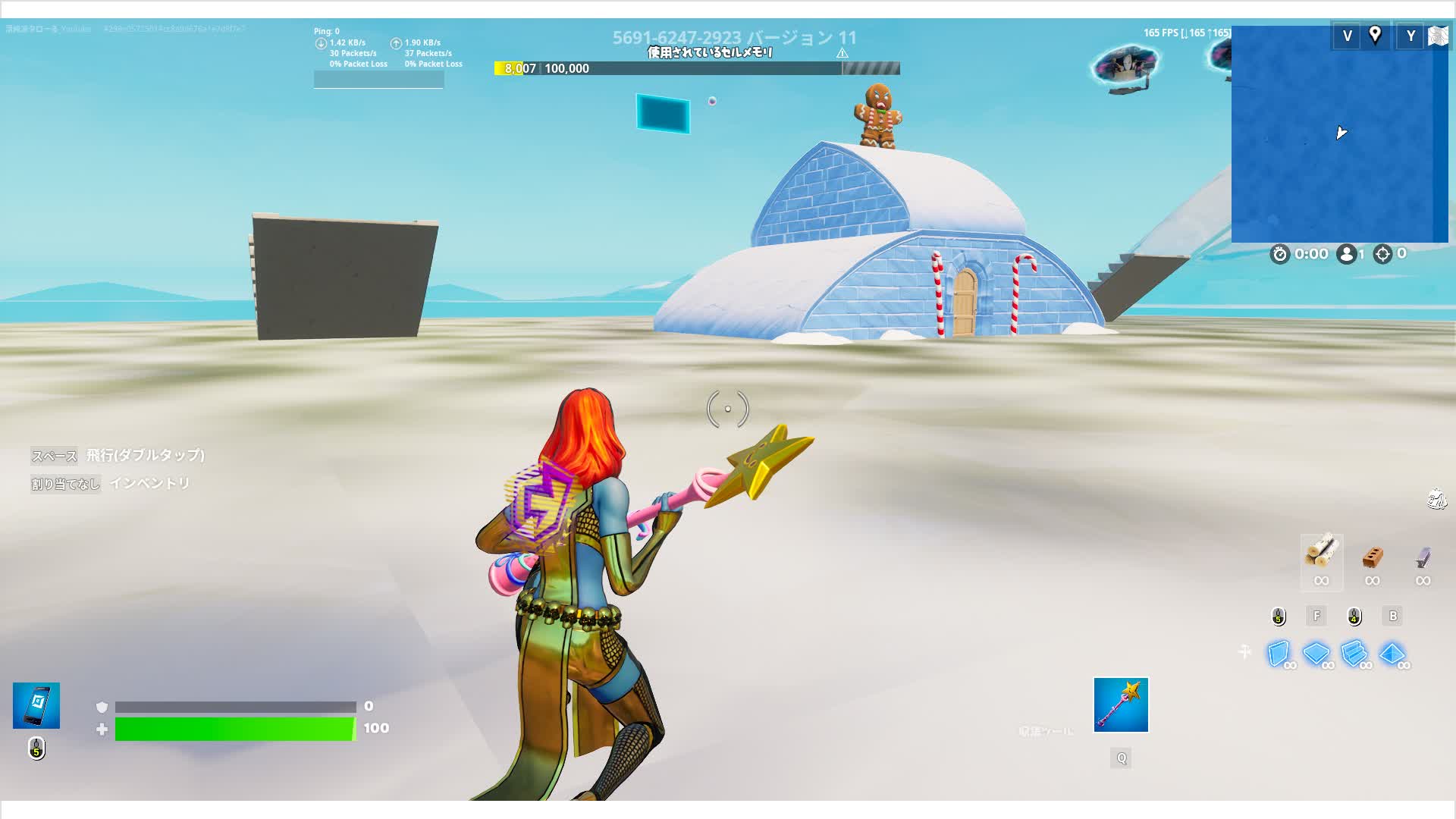
Task: Expand the full island map
Action: [x=1439, y=36]
